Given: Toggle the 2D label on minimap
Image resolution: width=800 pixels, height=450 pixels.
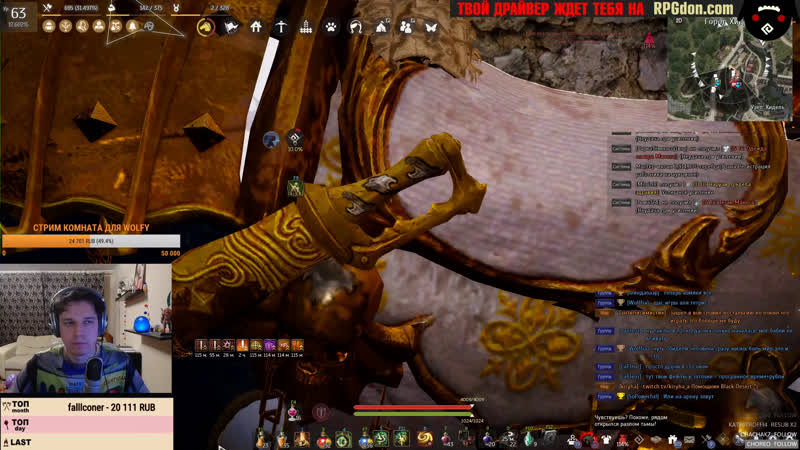Looking at the screenshot, I should tap(680, 19).
